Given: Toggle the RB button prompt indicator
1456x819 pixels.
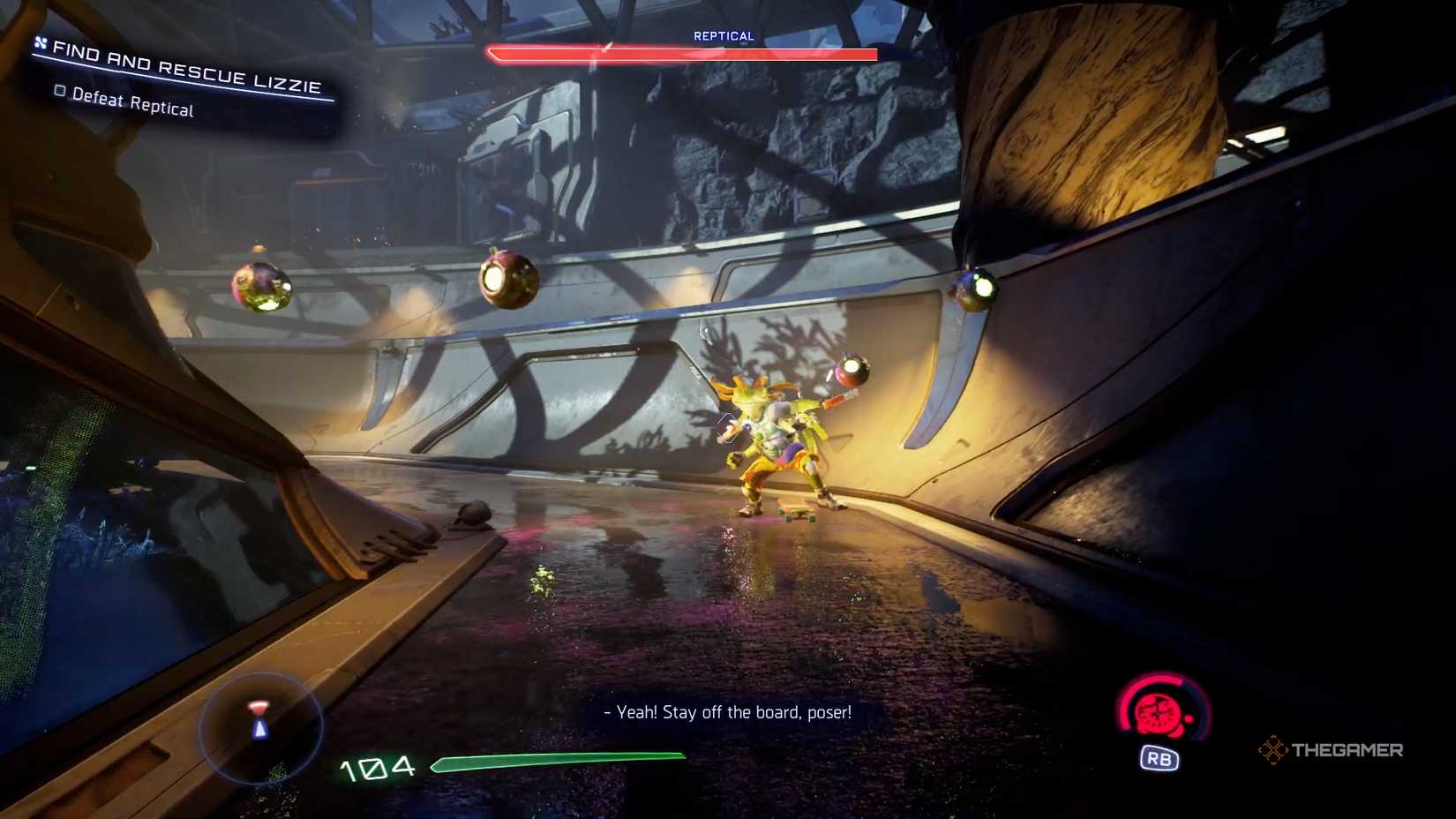Looking at the screenshot, I should click(1160, 757).
